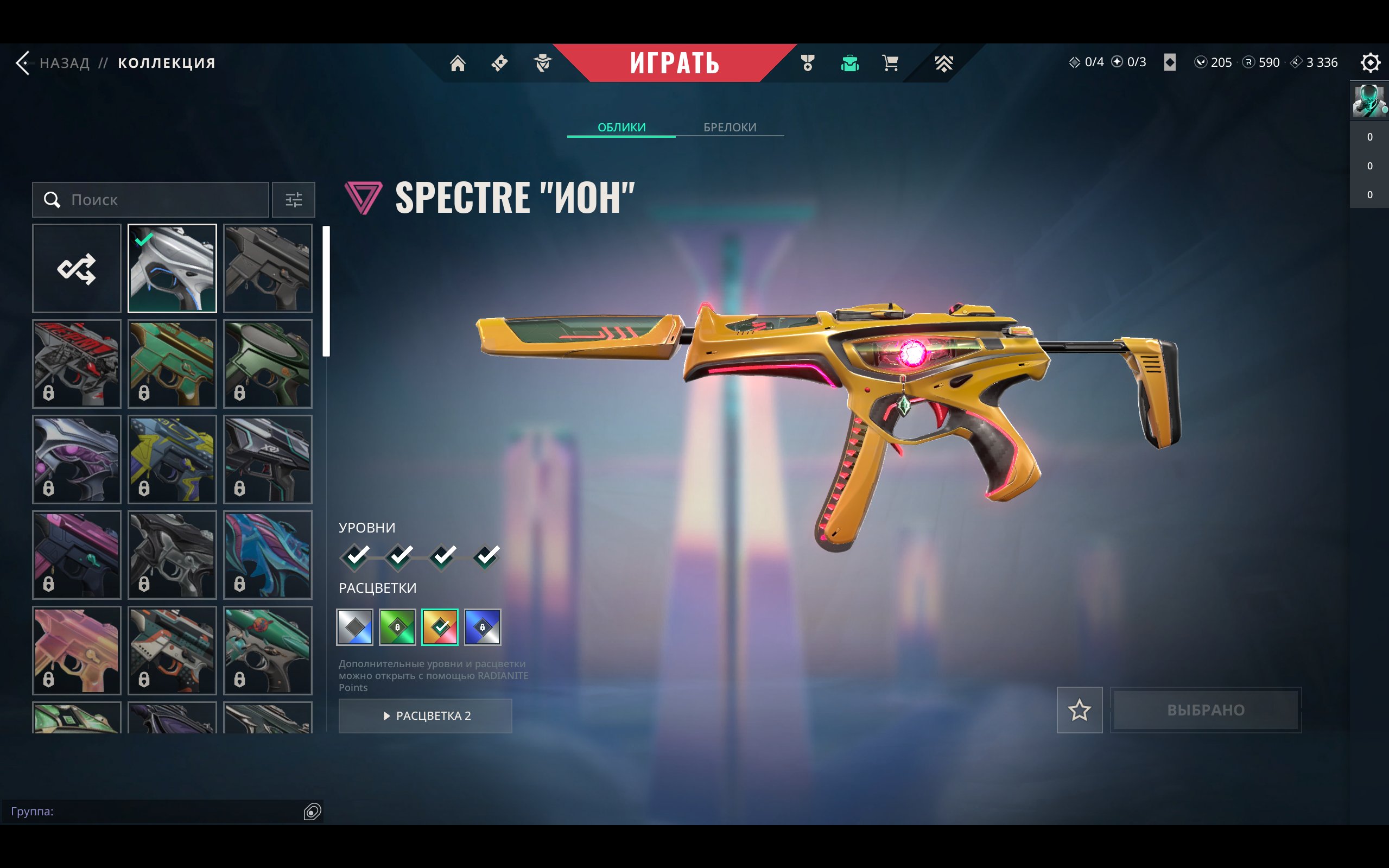Click the ВЫБРАНО equip button

(1206, 710)
